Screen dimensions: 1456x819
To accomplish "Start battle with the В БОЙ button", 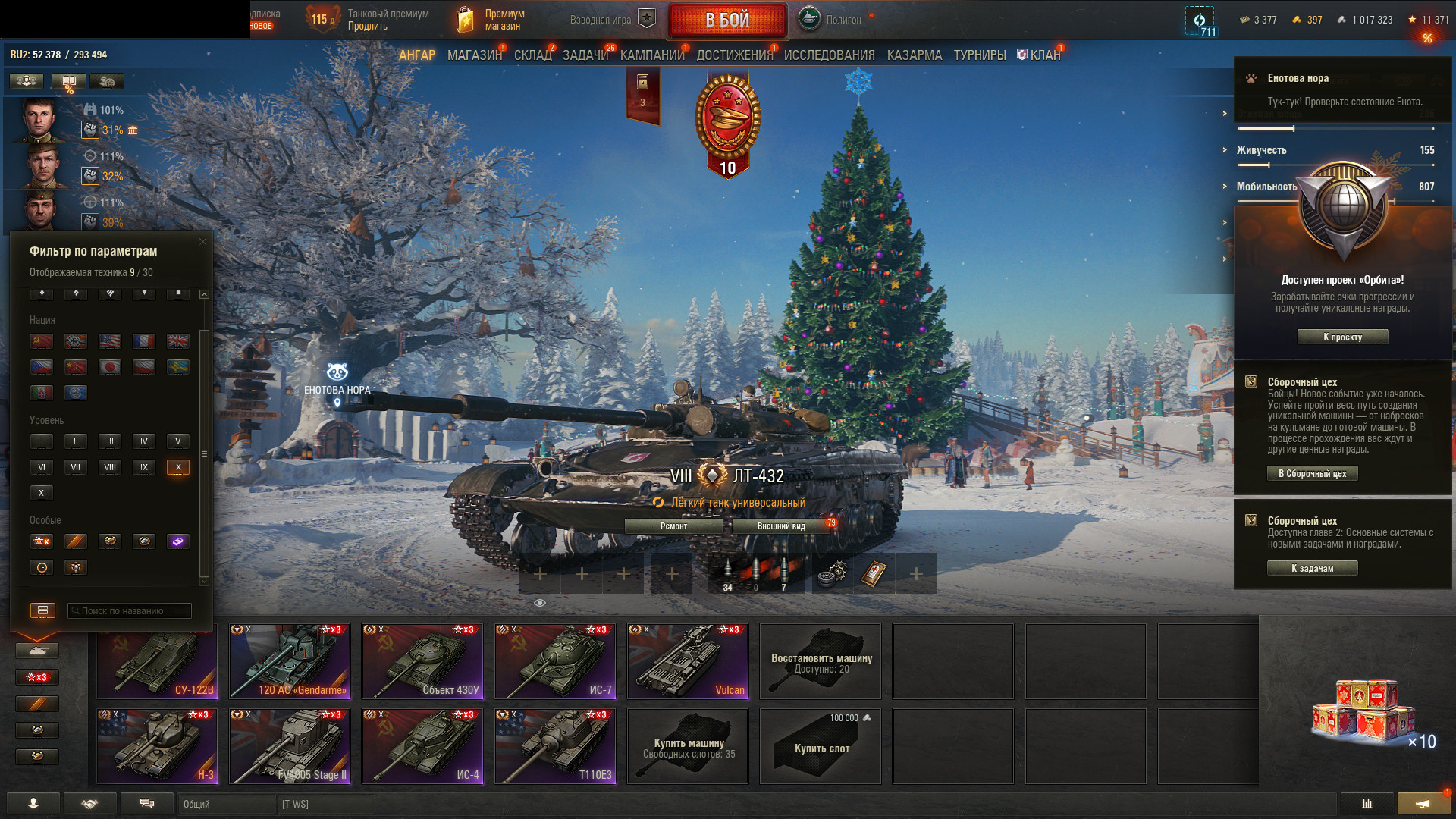I will (727, 20).
